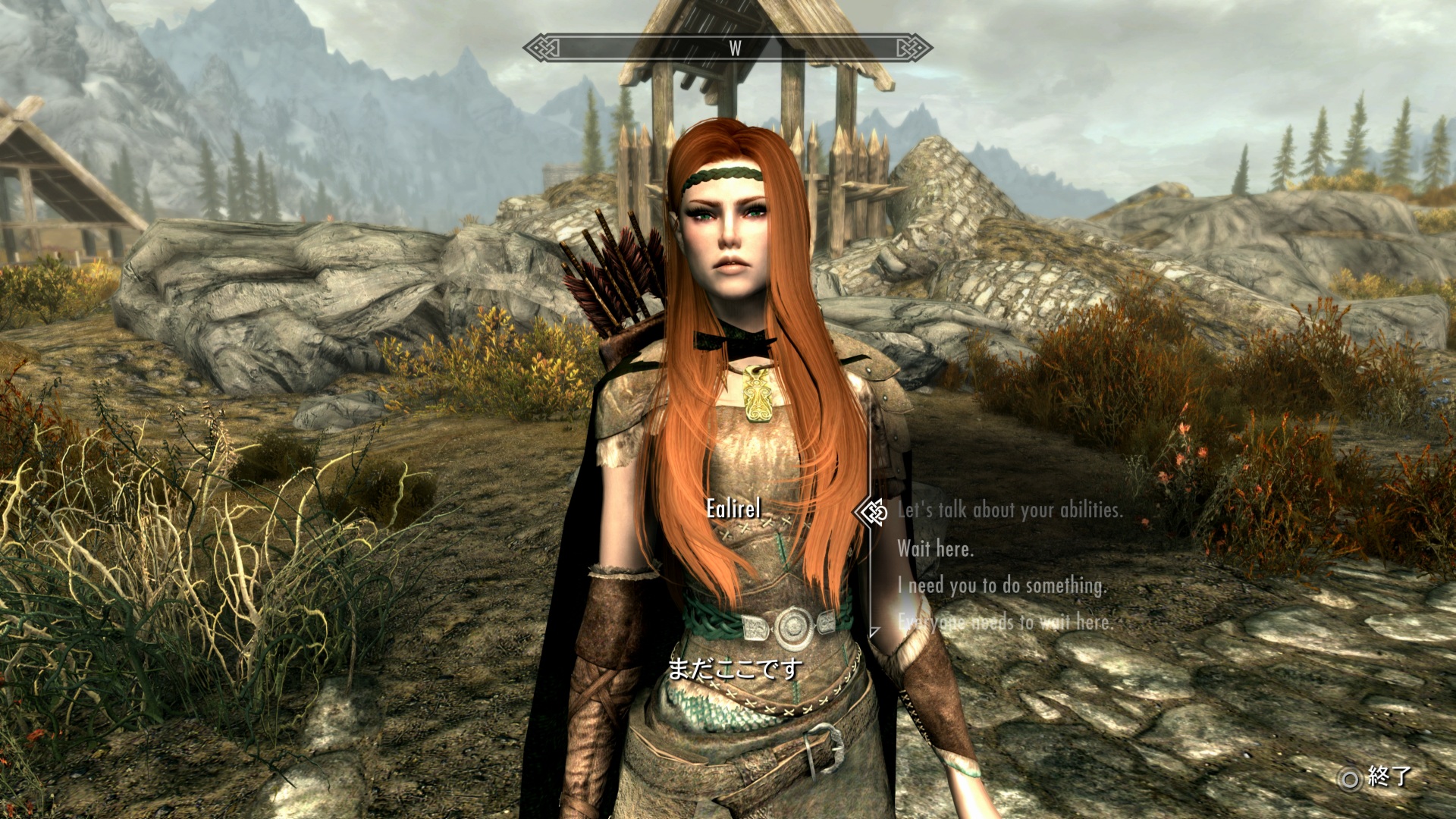Select the "Wait here." dialogue option
The image size is (1456, 819).
[935, 548]
